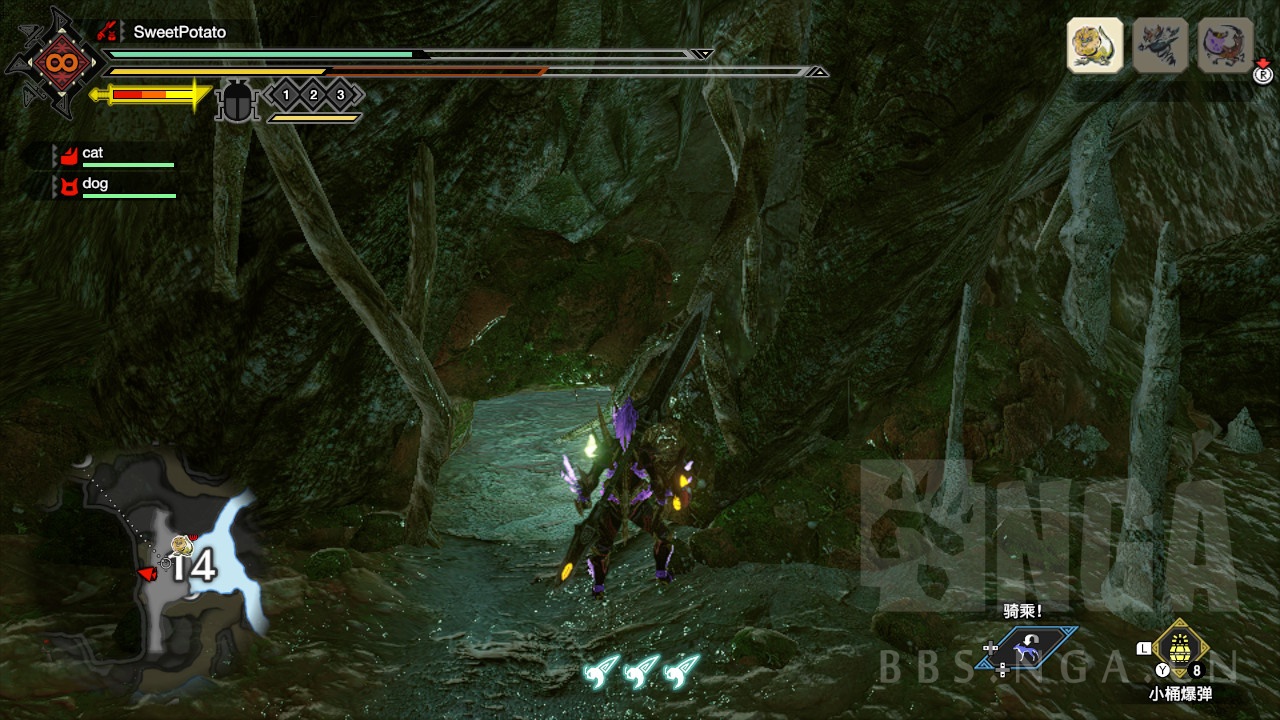1280x720 pixels.
Task: Click the dog buddy status entry
Action: coord(95,185)
